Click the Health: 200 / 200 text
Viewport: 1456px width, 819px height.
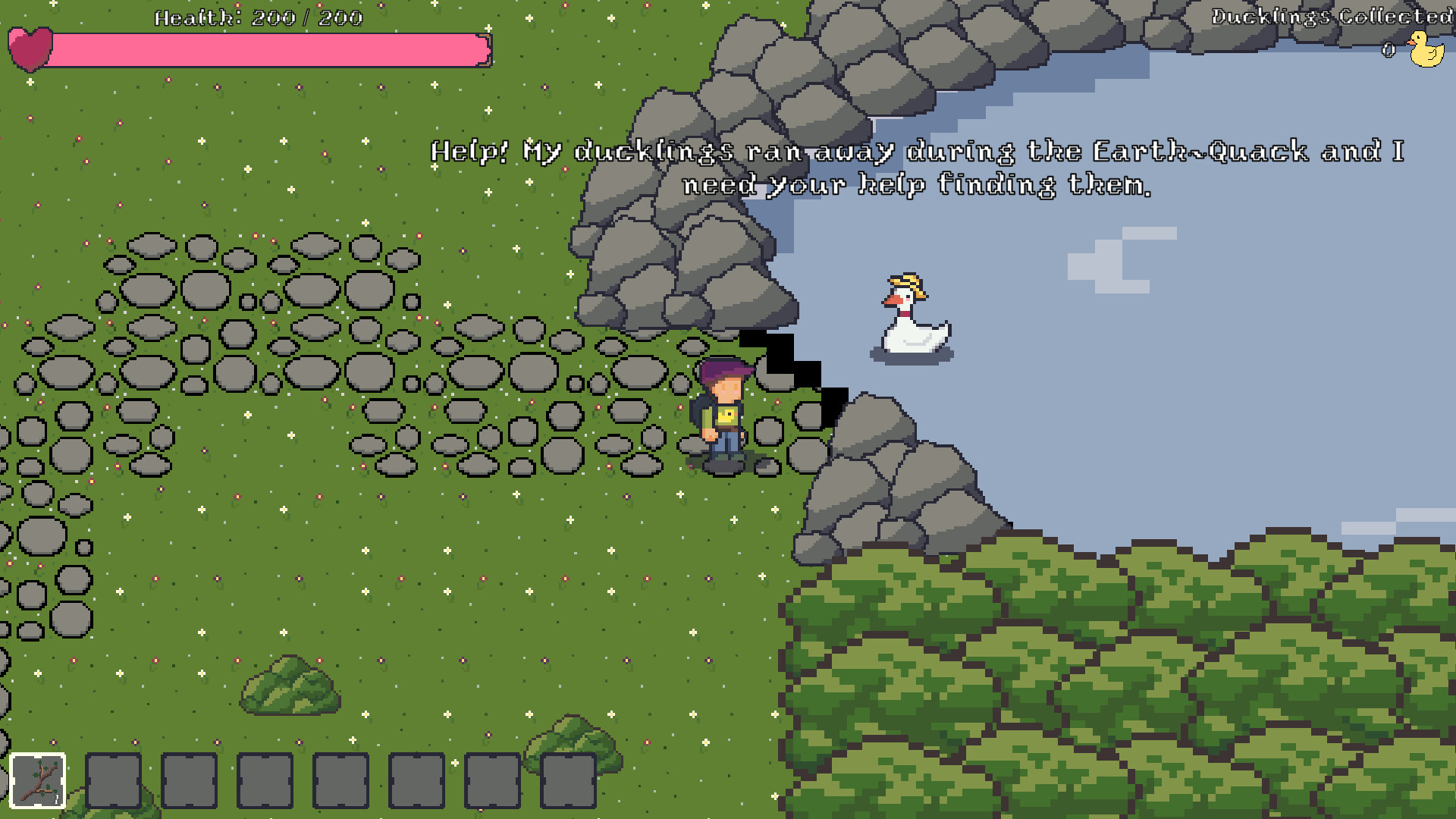pyautogui.click(x=258, y=18)
